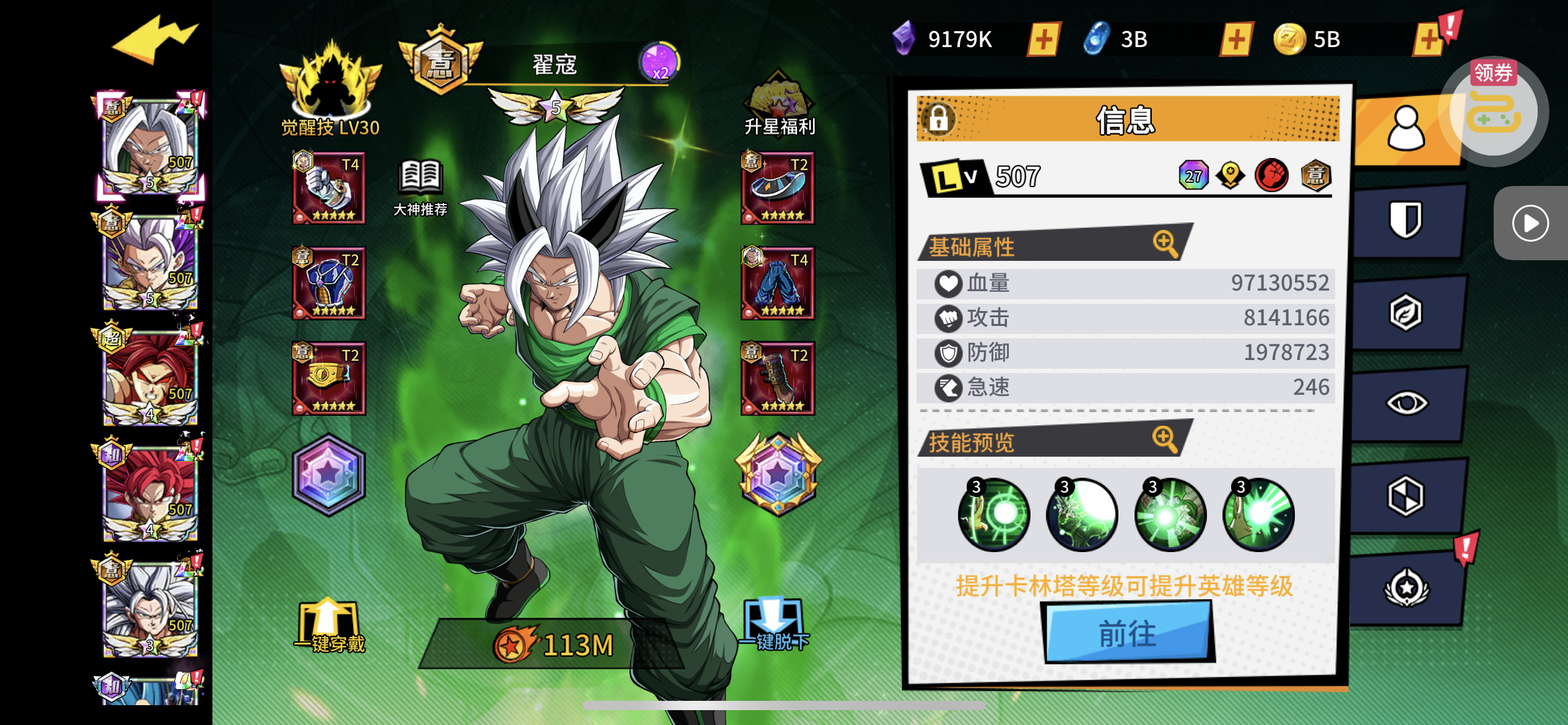Image resolution: width=1568 pixels, height=725 pixels.
Task: Switch to the eye side tab
Action: (1406, 403)
